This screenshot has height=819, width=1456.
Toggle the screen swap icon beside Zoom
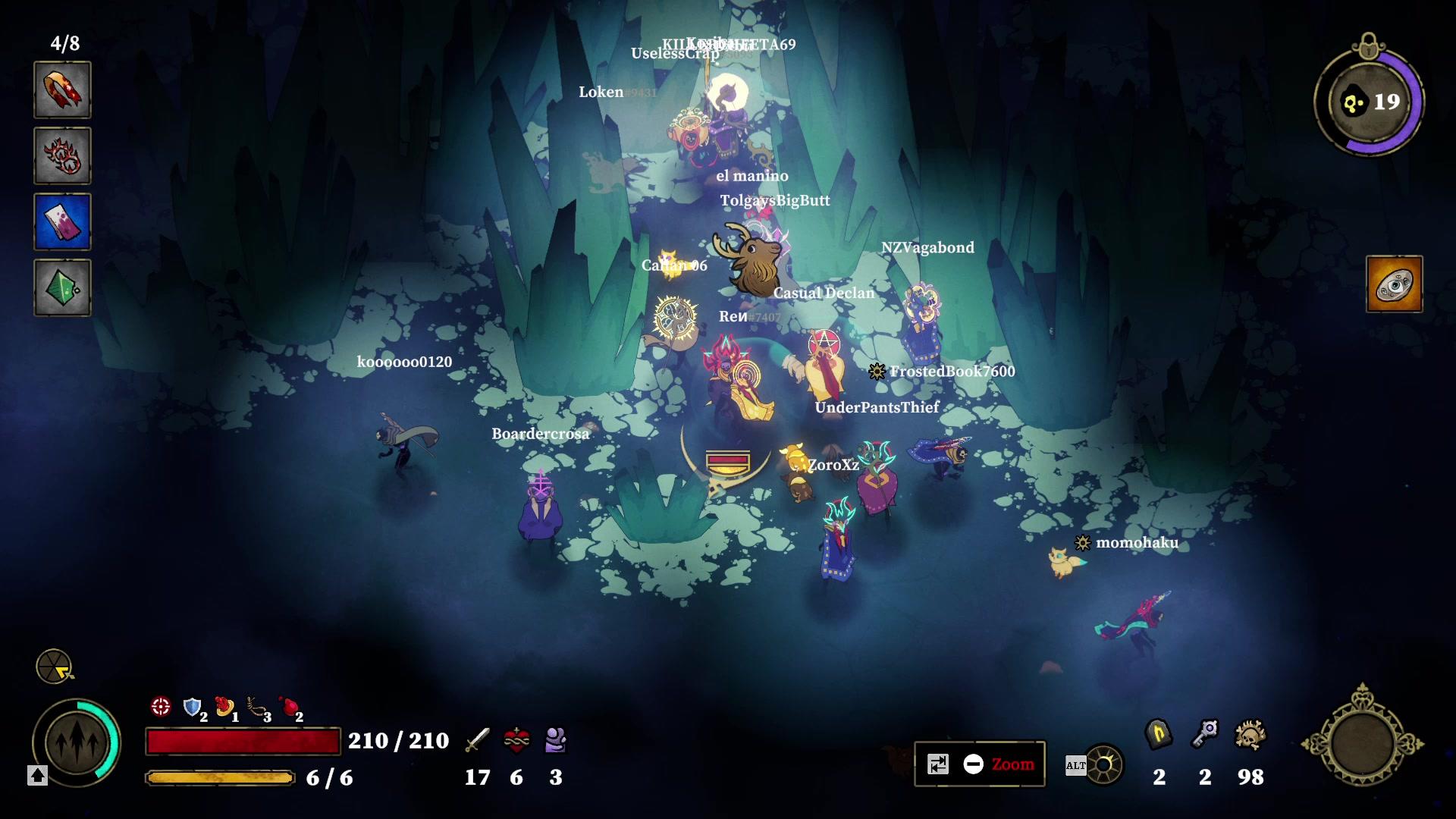pyautogui.click(x=940, y=764)
